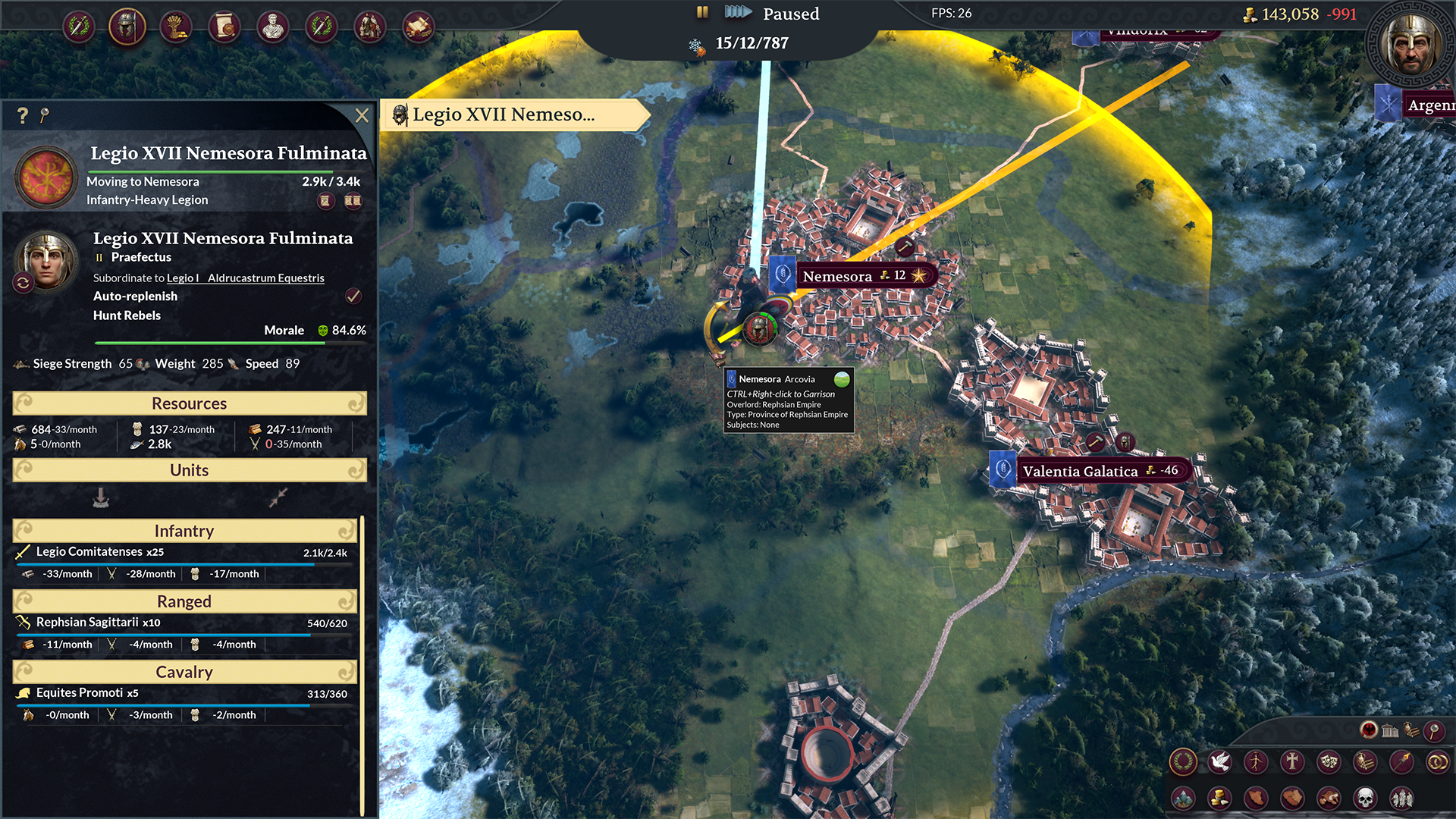The width and height of the screenshot is (1456, 819).
Task: Open the sealed scroll menu icon
Action: tap(224, 27)
